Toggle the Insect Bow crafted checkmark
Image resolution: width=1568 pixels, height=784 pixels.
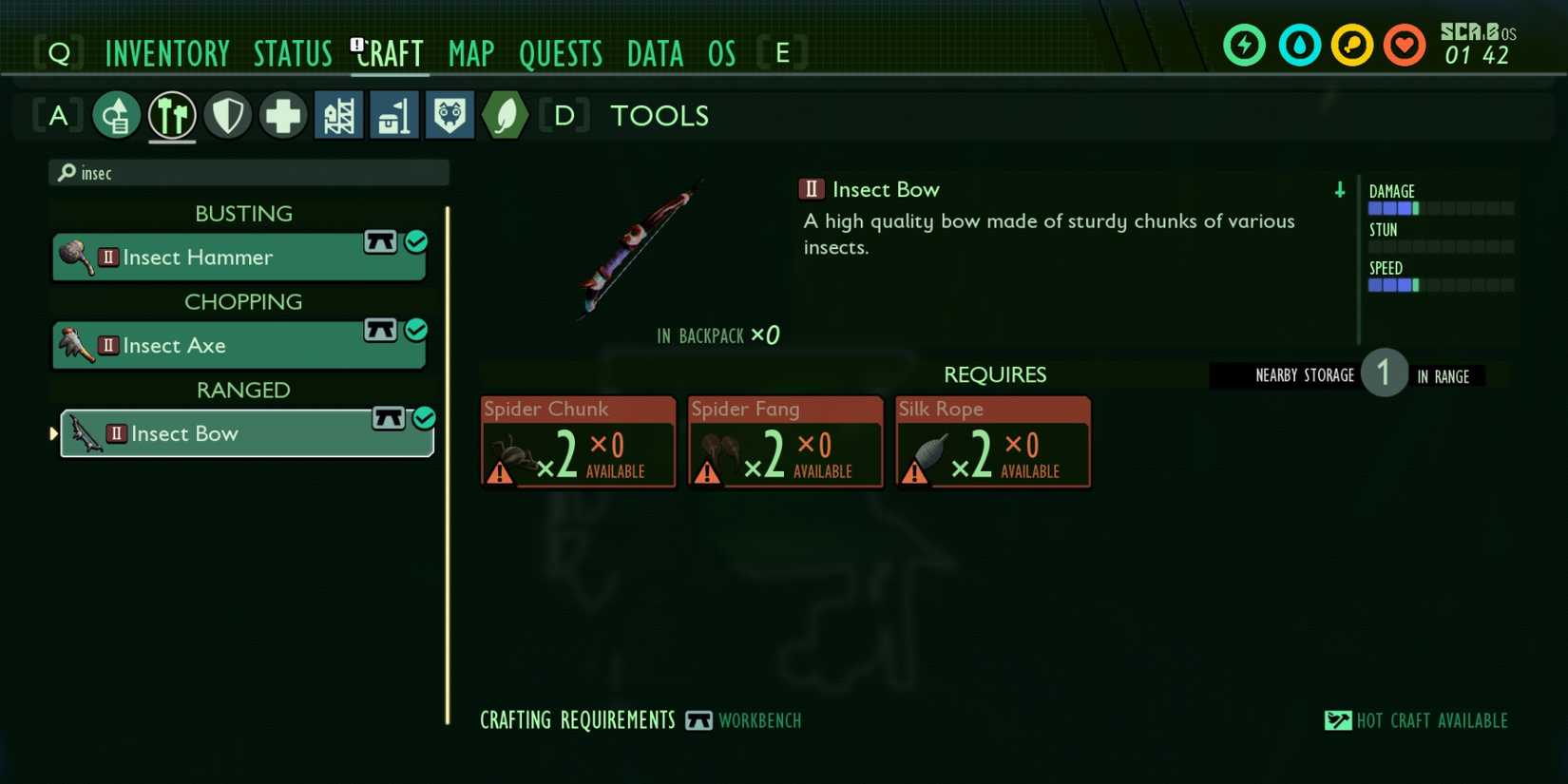click(424, 418)
